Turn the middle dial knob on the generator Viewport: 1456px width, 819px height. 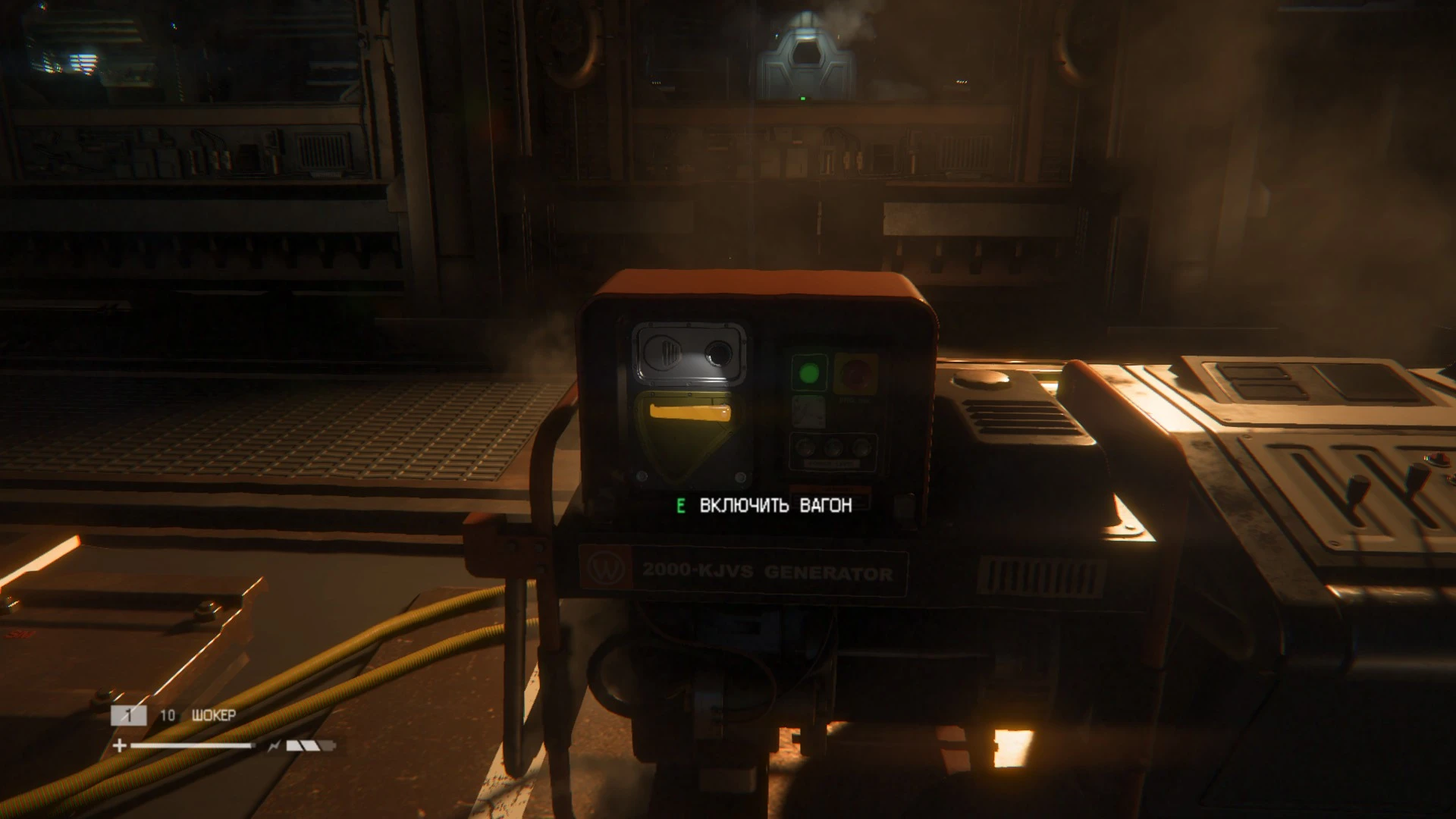coord(833,447)
